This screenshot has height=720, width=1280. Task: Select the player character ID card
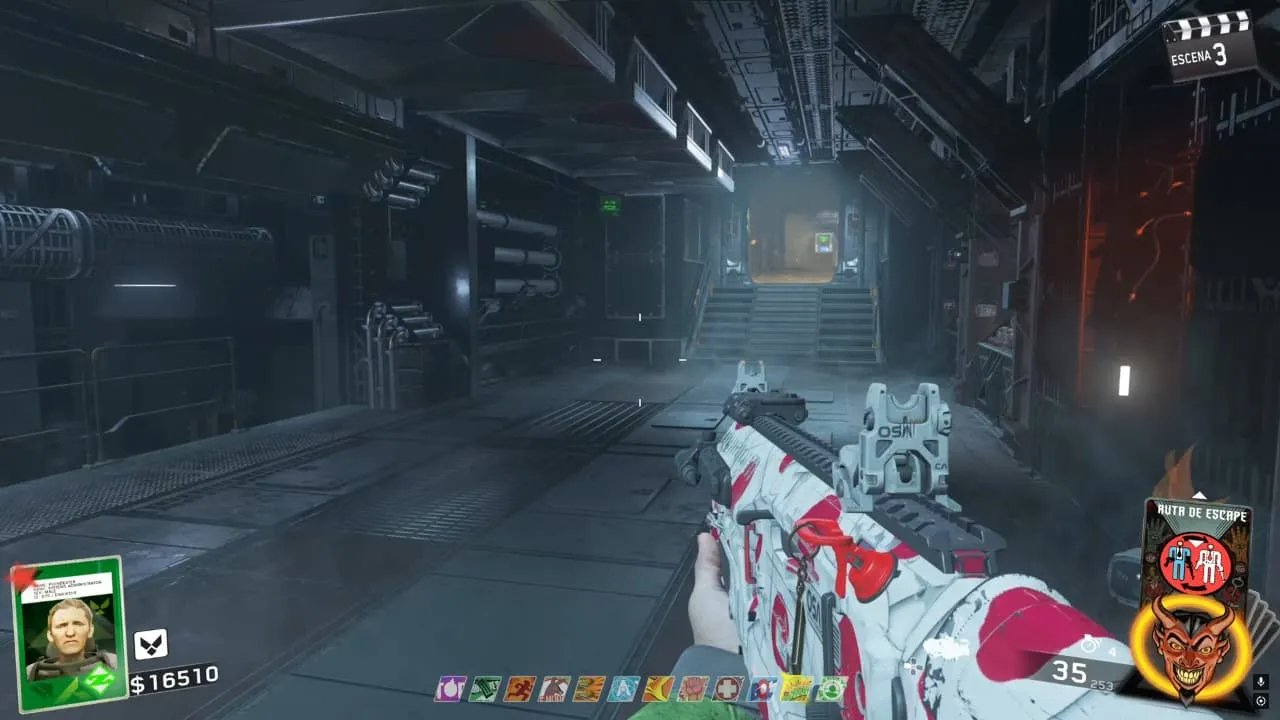pos(68,634)
